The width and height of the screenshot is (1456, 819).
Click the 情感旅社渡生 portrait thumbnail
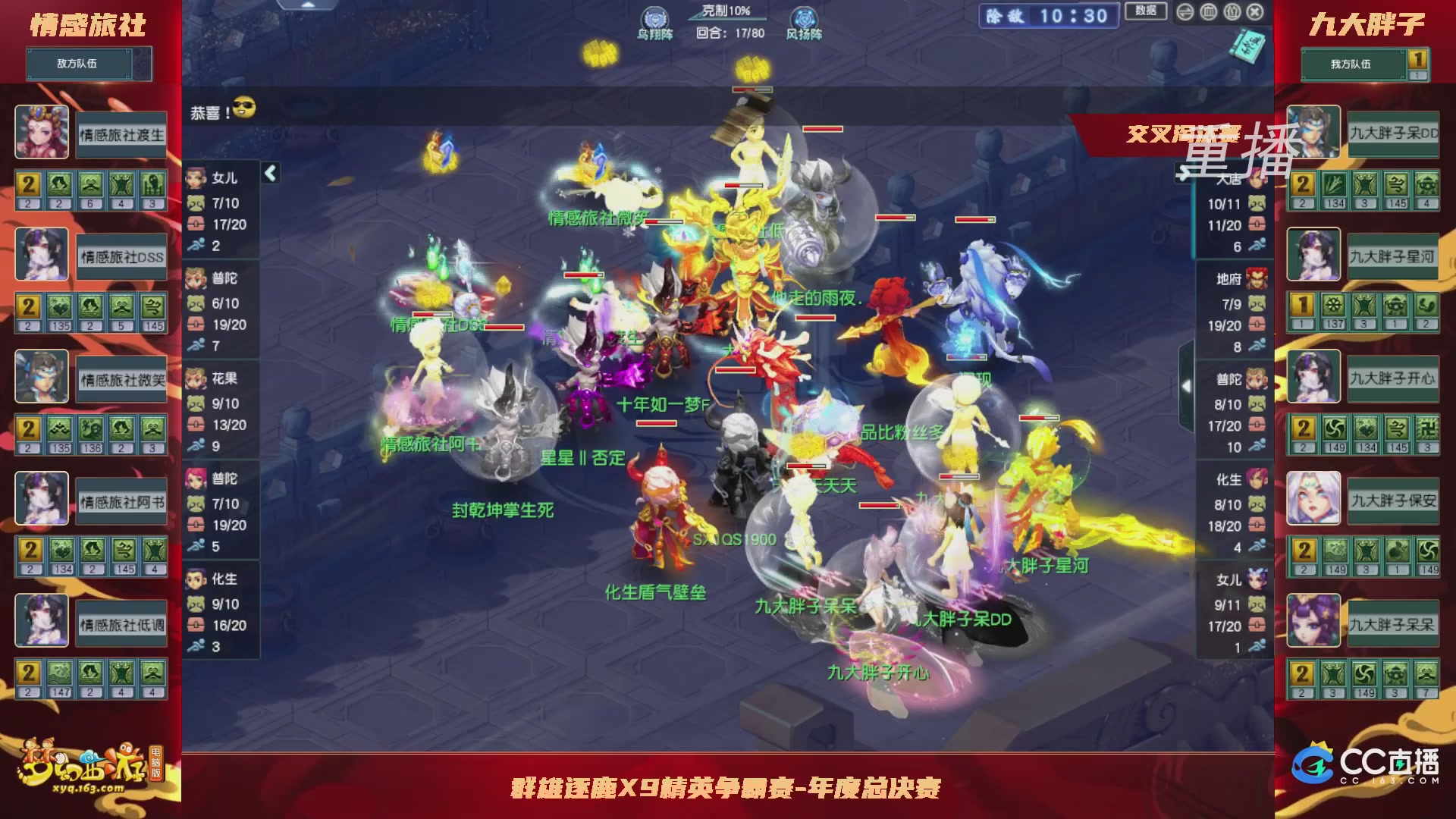[x=42, y=132]
